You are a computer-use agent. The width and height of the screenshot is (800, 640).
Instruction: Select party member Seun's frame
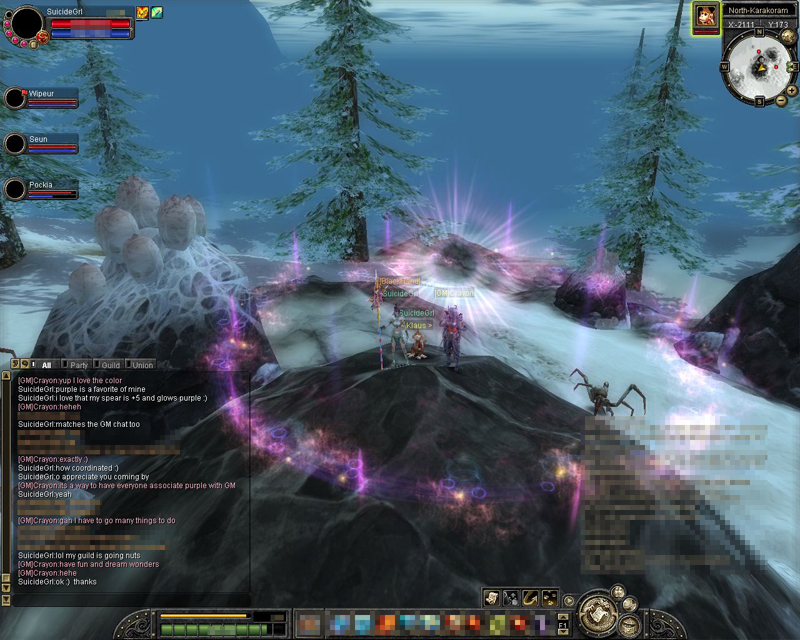42,143
